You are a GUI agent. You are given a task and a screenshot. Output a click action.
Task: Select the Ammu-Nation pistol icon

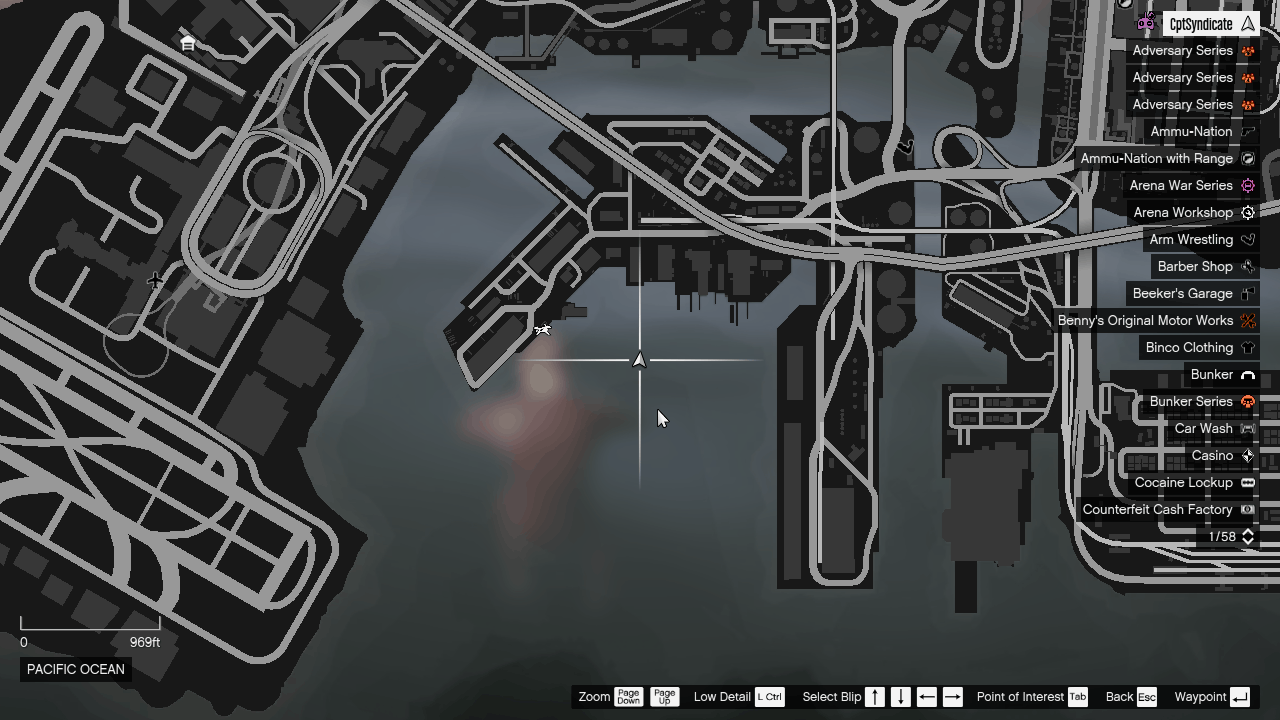[1247, 131]
